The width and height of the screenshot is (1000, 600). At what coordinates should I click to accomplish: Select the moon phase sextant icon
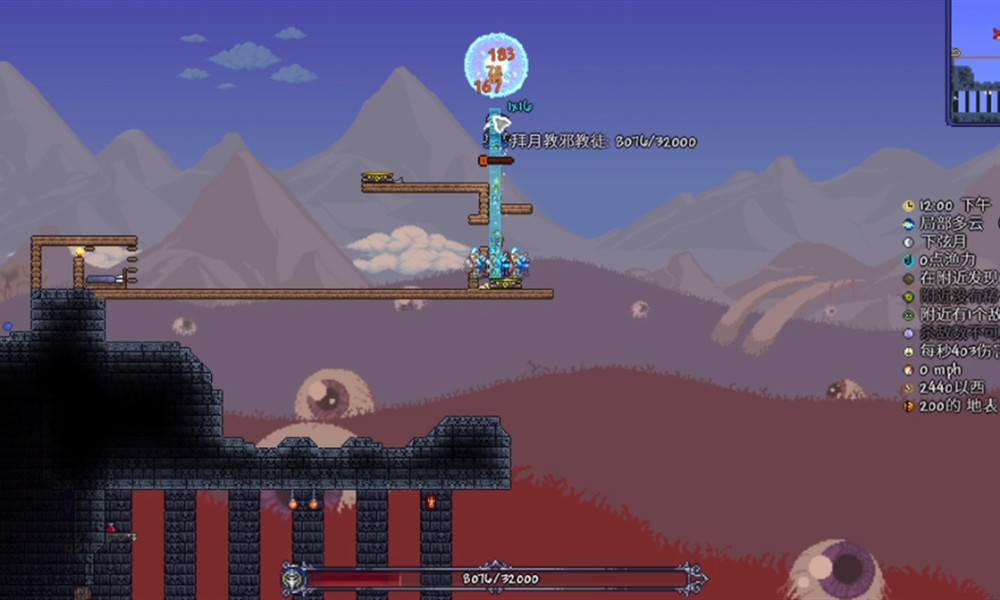[909, 242]
